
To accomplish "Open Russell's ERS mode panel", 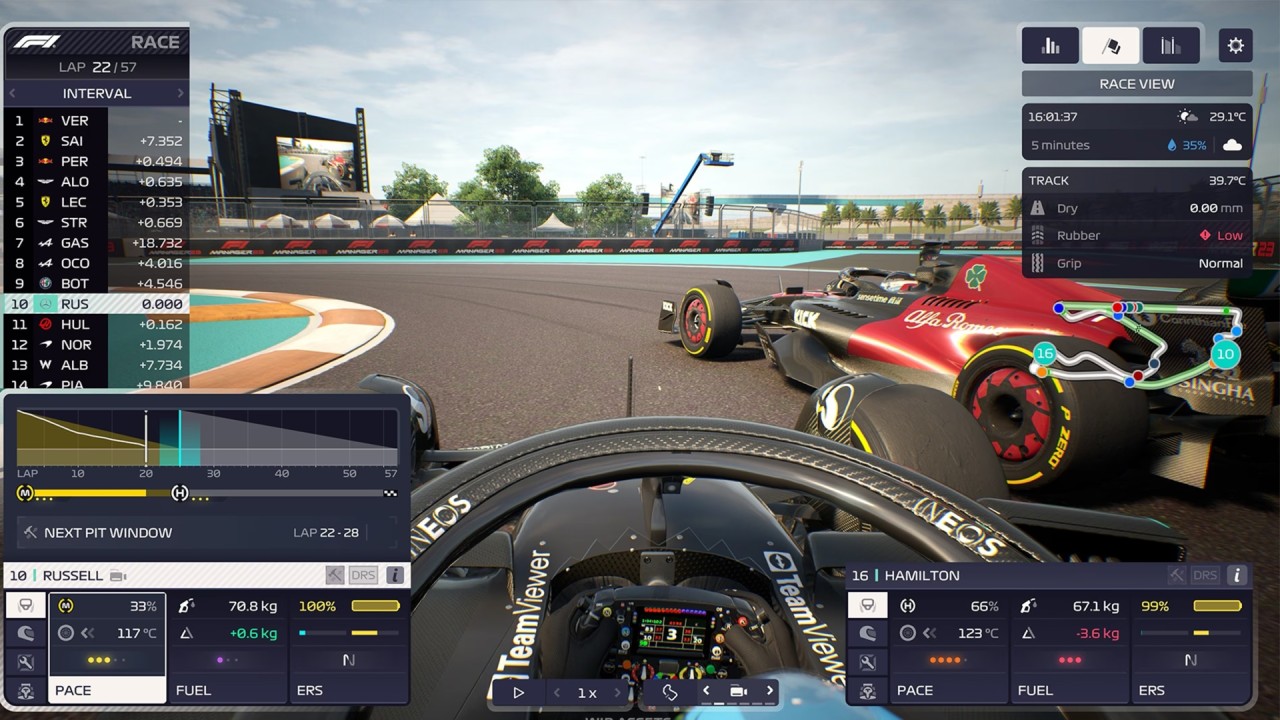I will click(x=349, y=647).
